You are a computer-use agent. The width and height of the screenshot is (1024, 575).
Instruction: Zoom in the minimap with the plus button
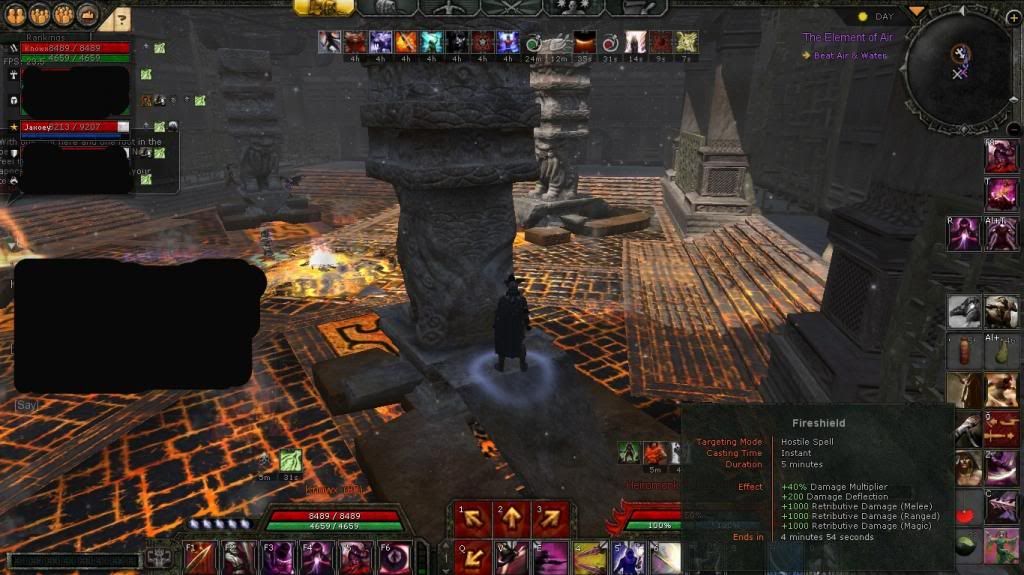[x=1013, y=18]
